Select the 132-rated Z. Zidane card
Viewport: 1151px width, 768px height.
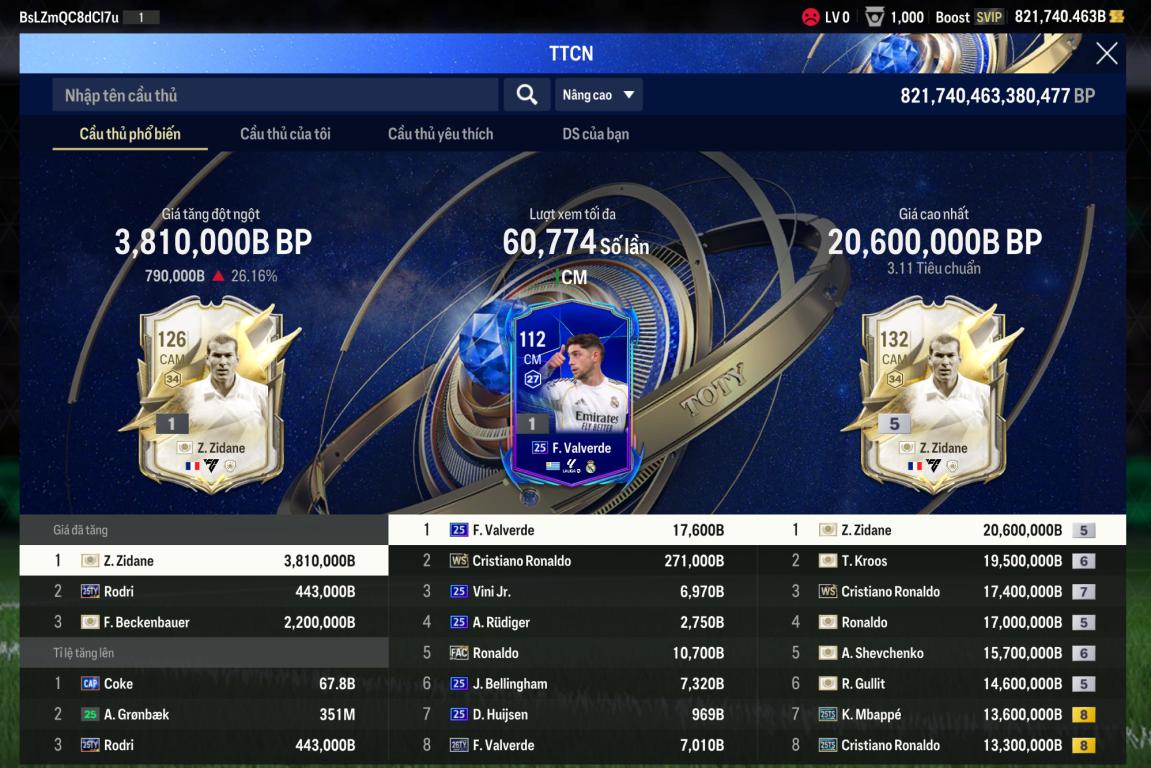933,395
